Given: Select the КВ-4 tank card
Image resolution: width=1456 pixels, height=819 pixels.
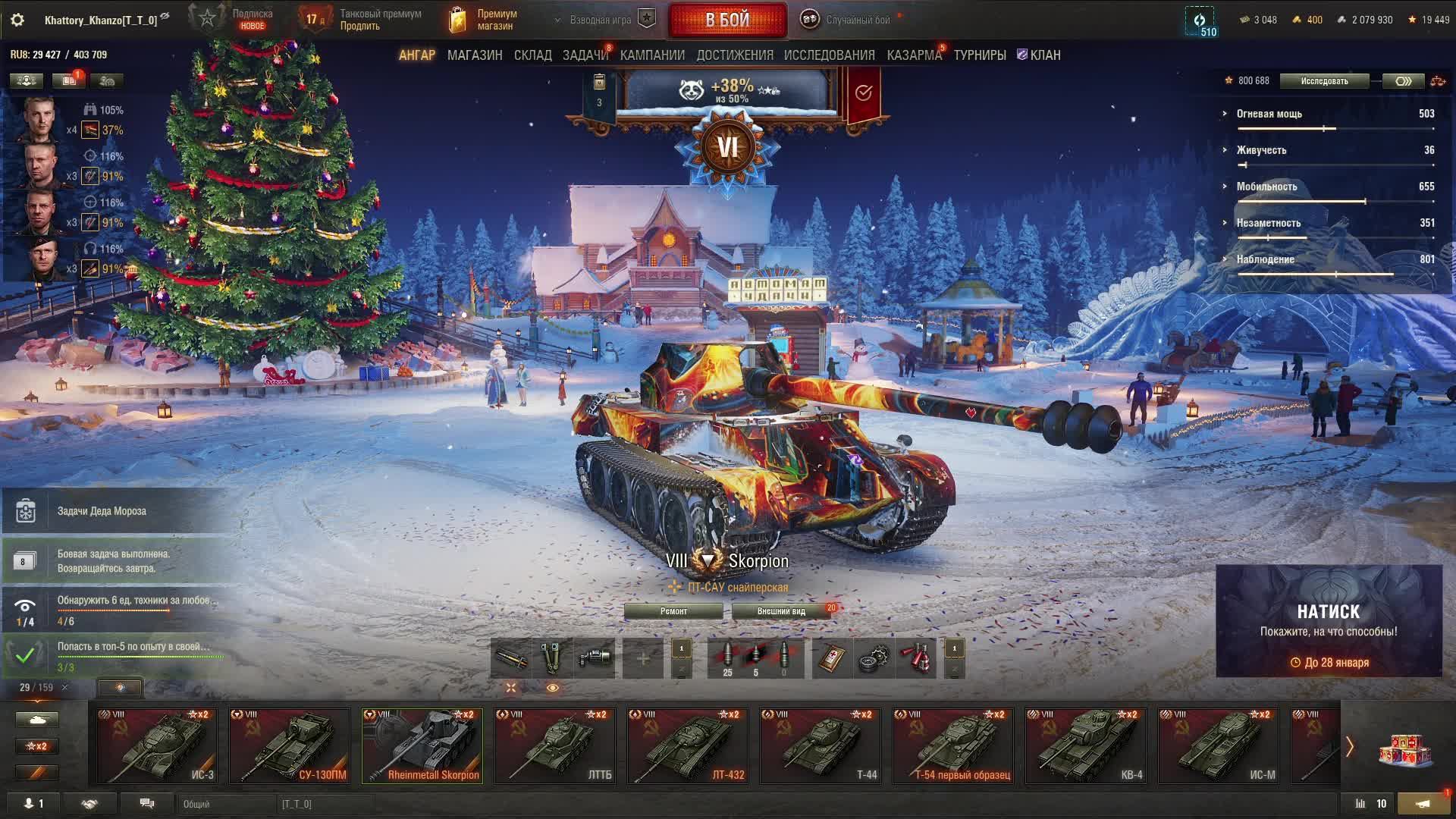Looking at the screenshot, I should [1086, 745].
